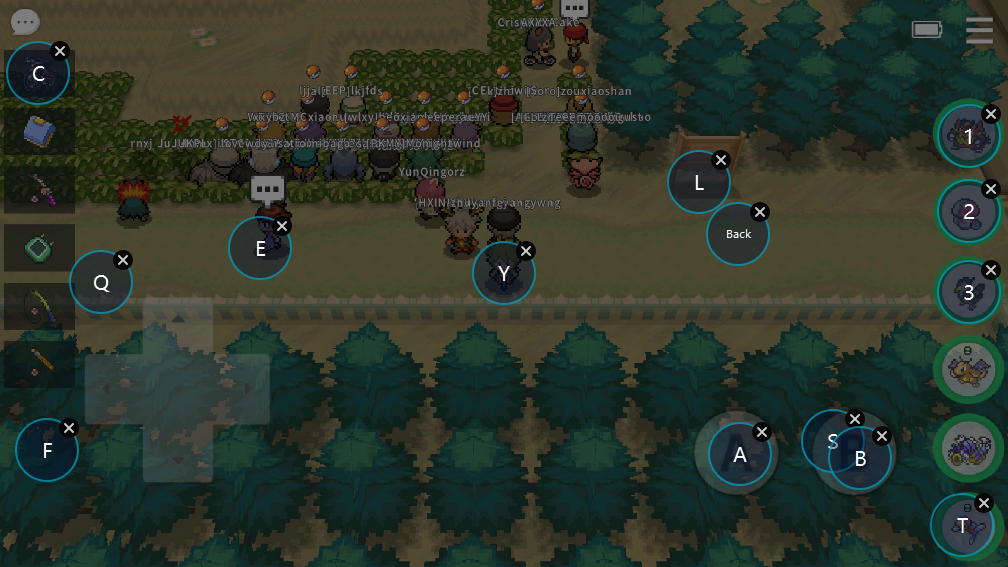
Task: Tap the D-pad down arrow
Action: [x=177, y=456]
